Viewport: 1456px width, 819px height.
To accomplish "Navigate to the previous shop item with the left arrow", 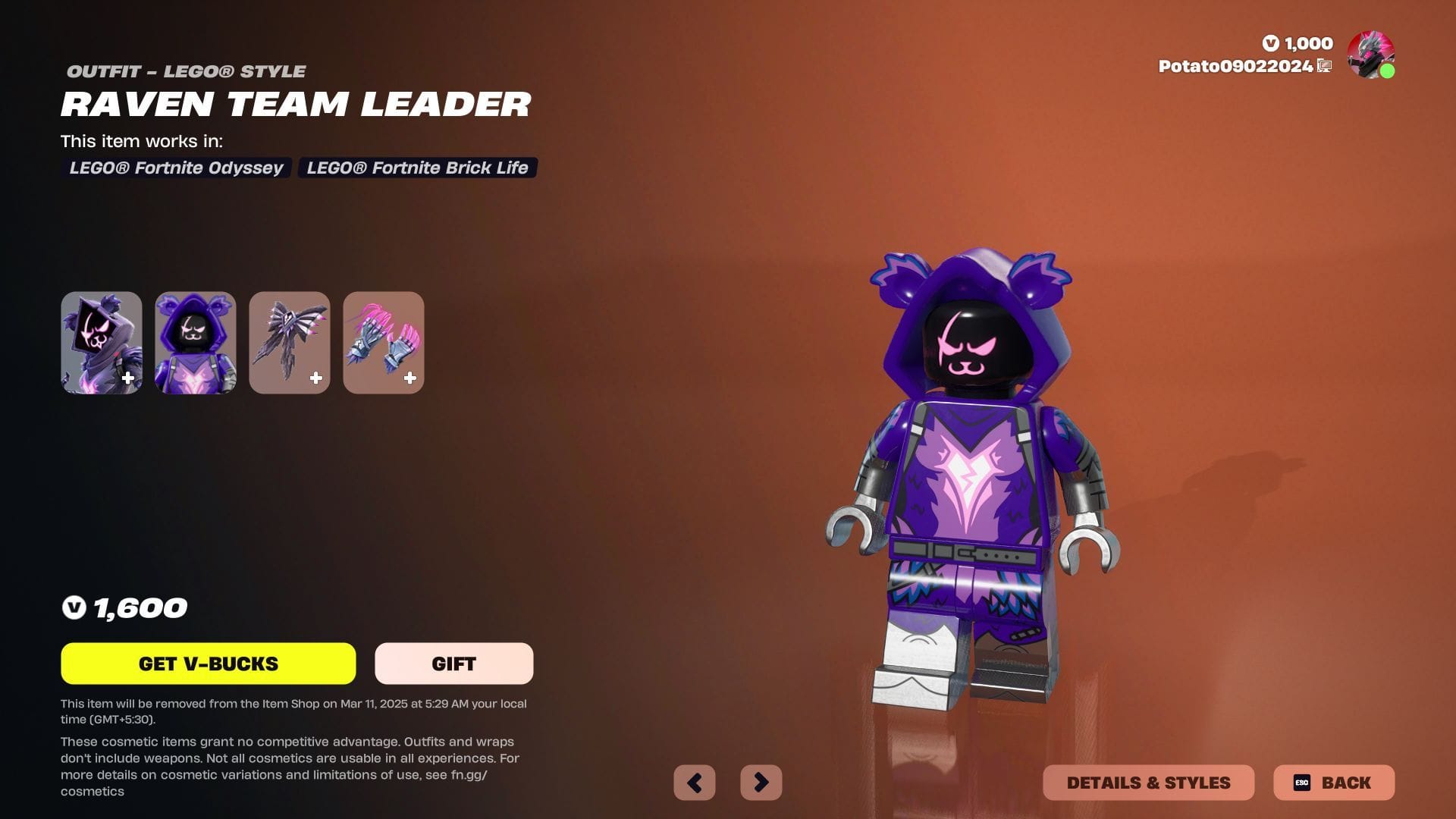I will [x=695, y=782].
